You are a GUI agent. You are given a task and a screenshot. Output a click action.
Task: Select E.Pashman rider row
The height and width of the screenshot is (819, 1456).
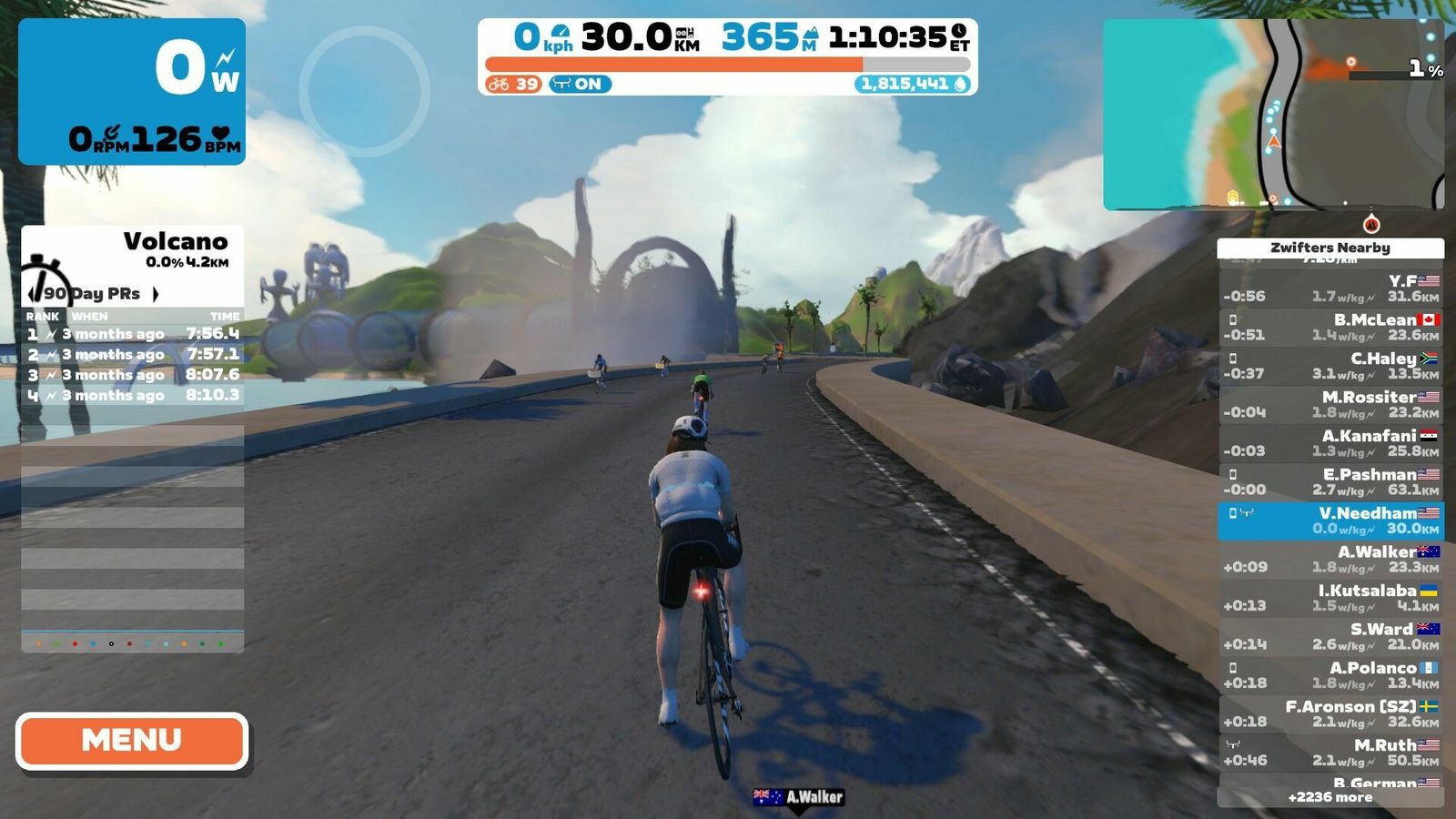1330,482
